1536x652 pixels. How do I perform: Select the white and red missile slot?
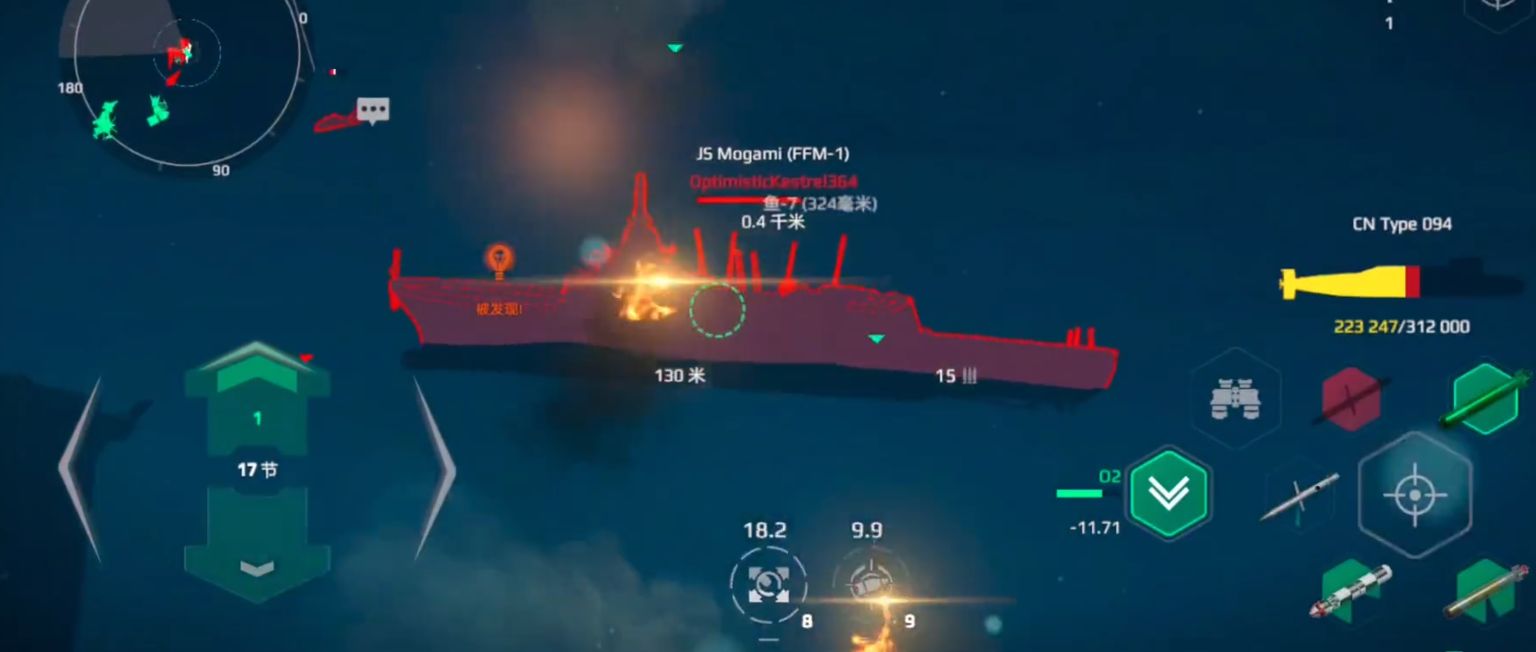tap(1350, 591)
